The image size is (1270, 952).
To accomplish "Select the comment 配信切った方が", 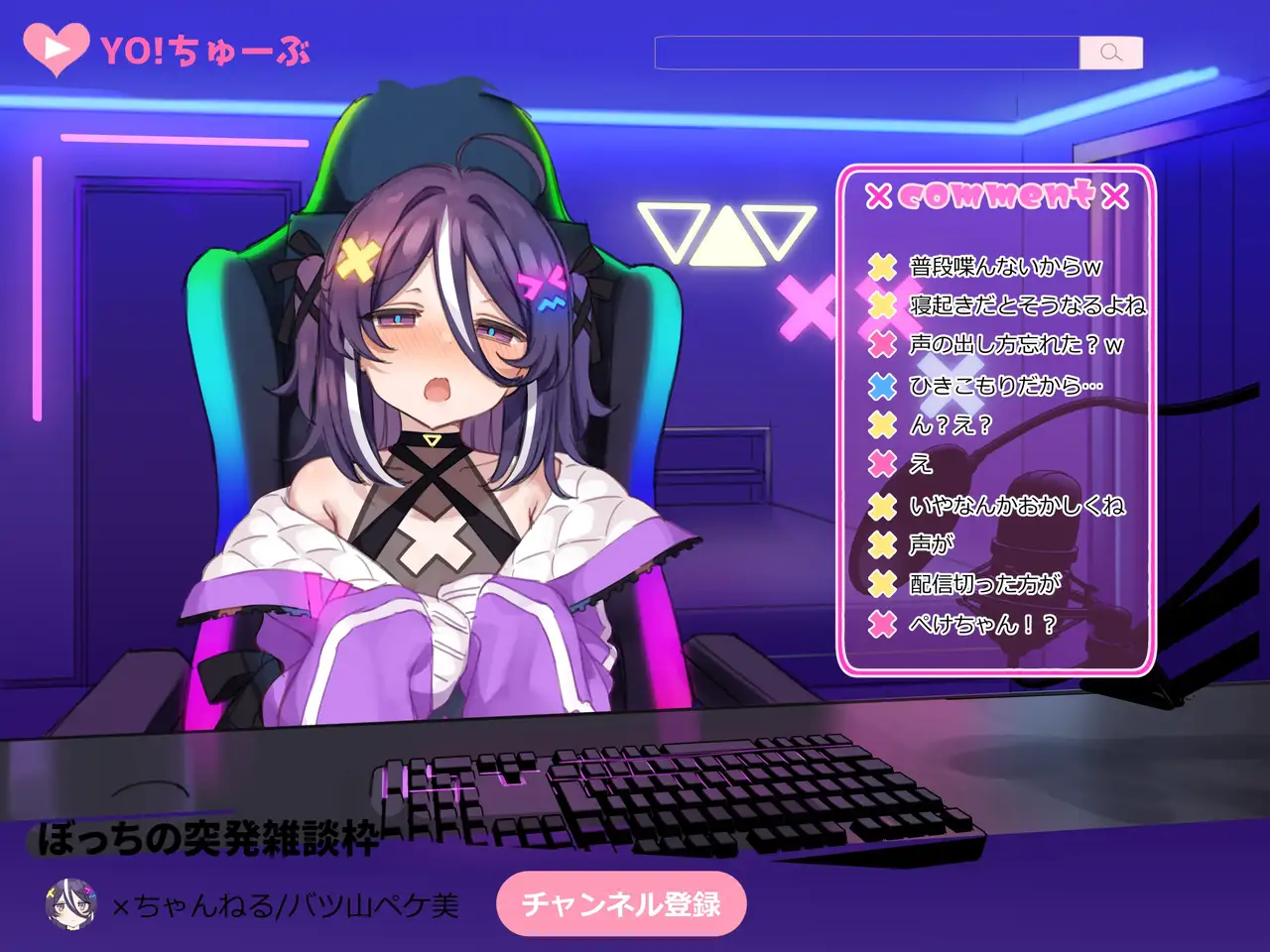I will tap(984, 584).
